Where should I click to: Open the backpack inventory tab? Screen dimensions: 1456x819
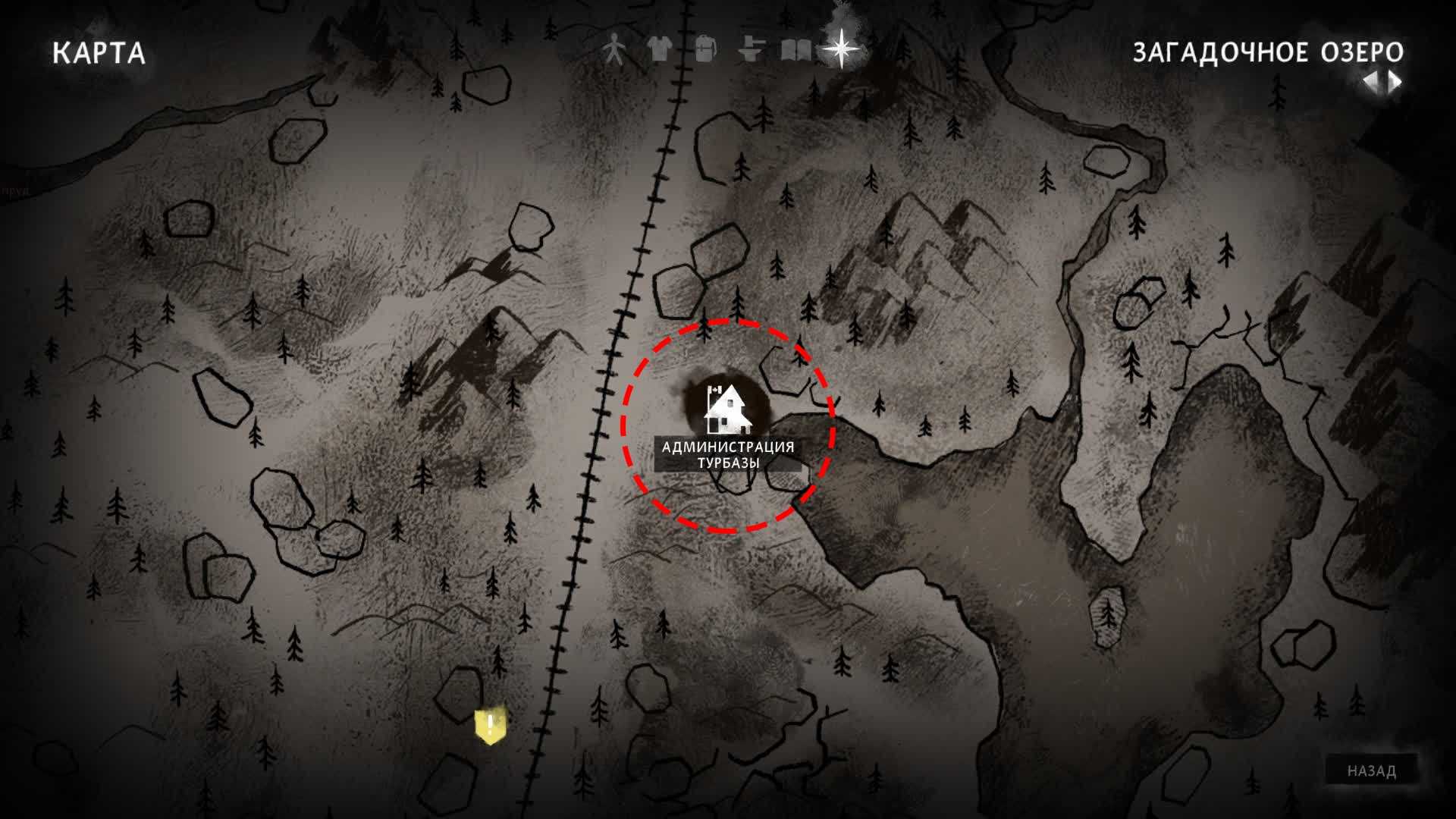point(705,50)
